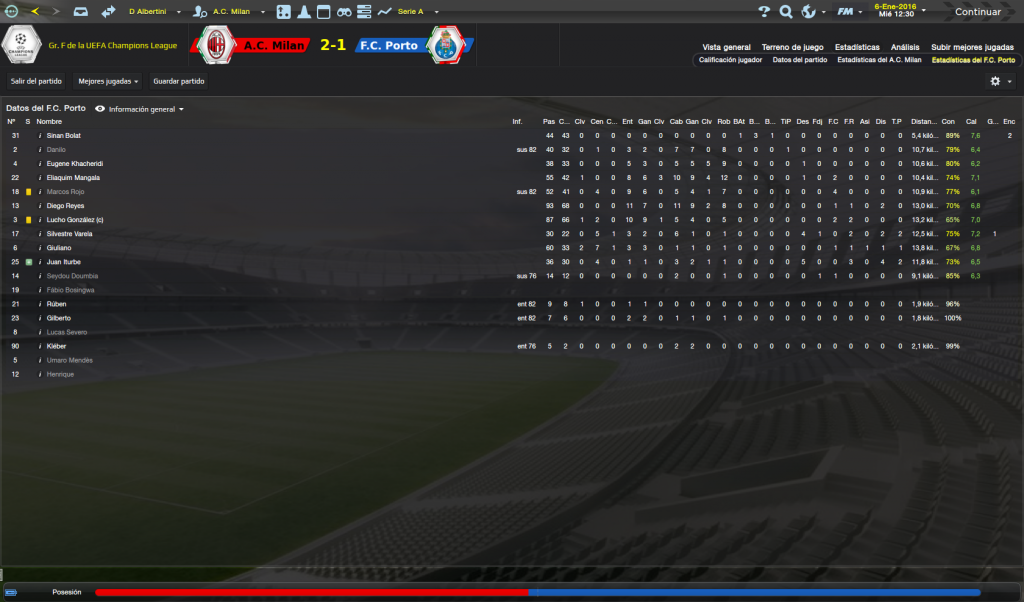Switch to Estadísticas del A.C. Milan
Viewport: 1024px width, 602px height.
[x=879, y=60]
